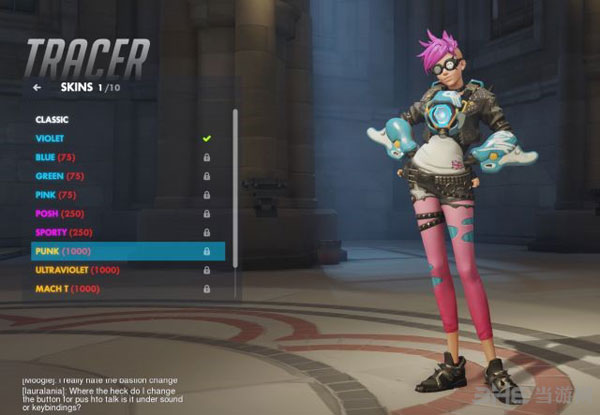Screen dimensions: 600x415
Task: Select the Blue skin entry
Action: (56, 157)
